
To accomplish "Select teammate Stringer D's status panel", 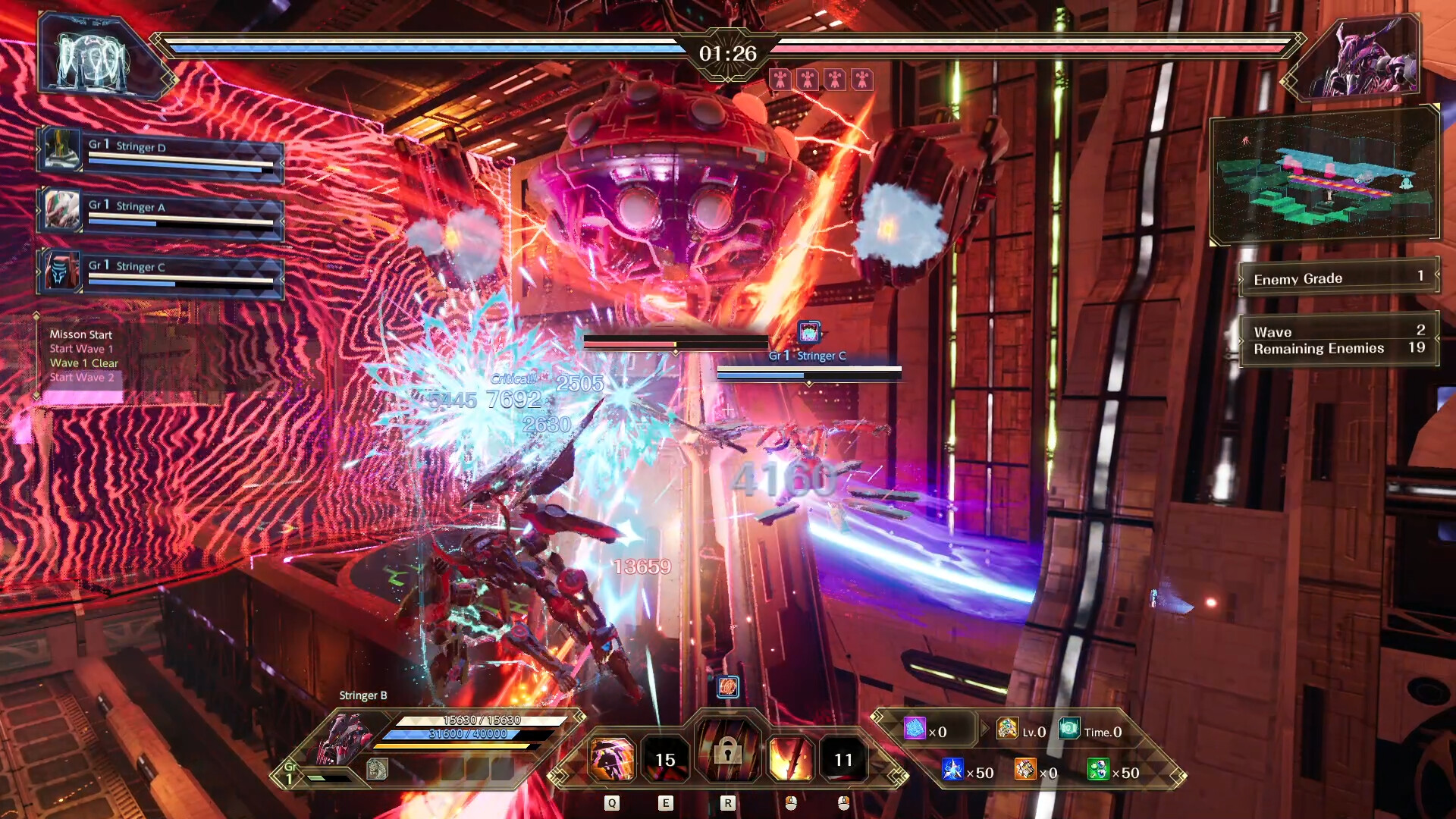I will pos(161,155).
